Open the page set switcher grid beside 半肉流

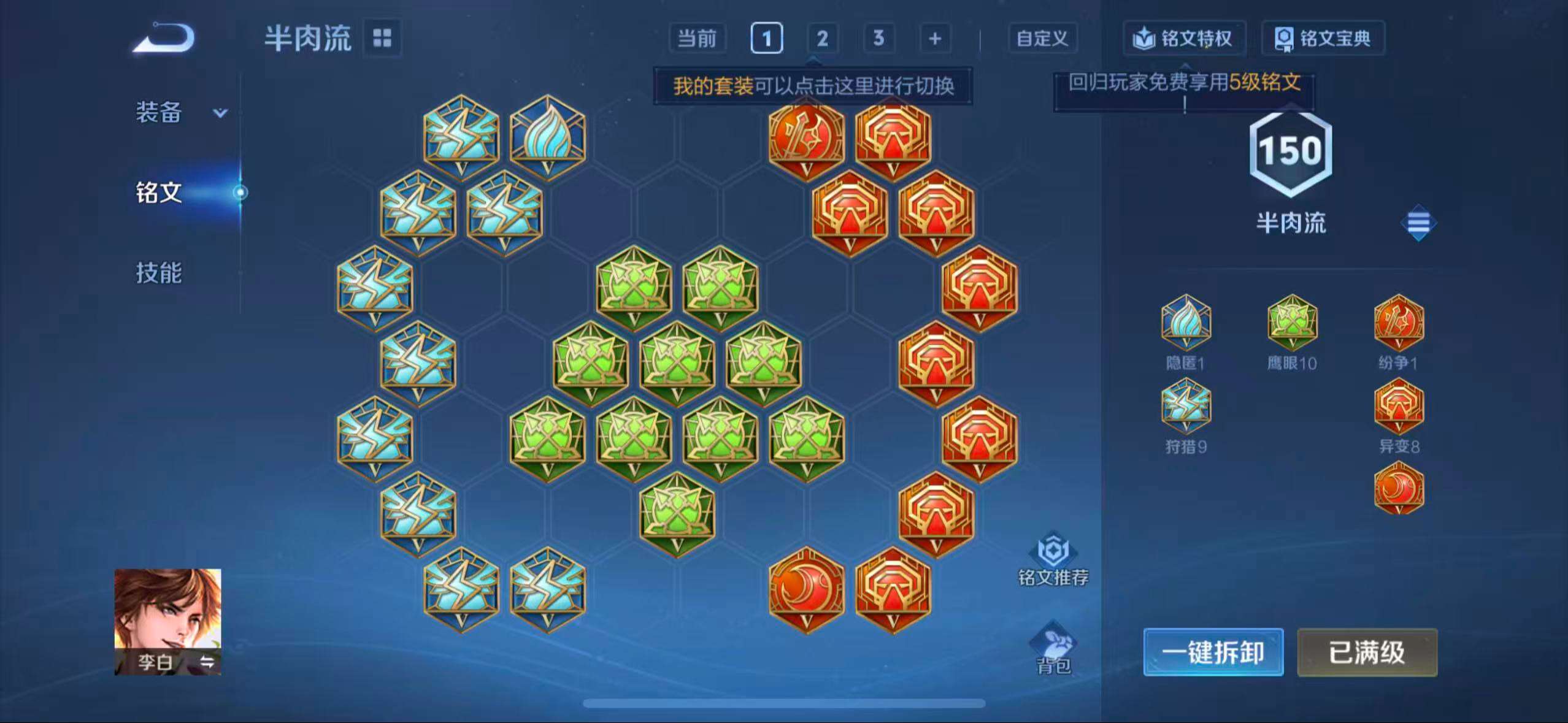383,37
